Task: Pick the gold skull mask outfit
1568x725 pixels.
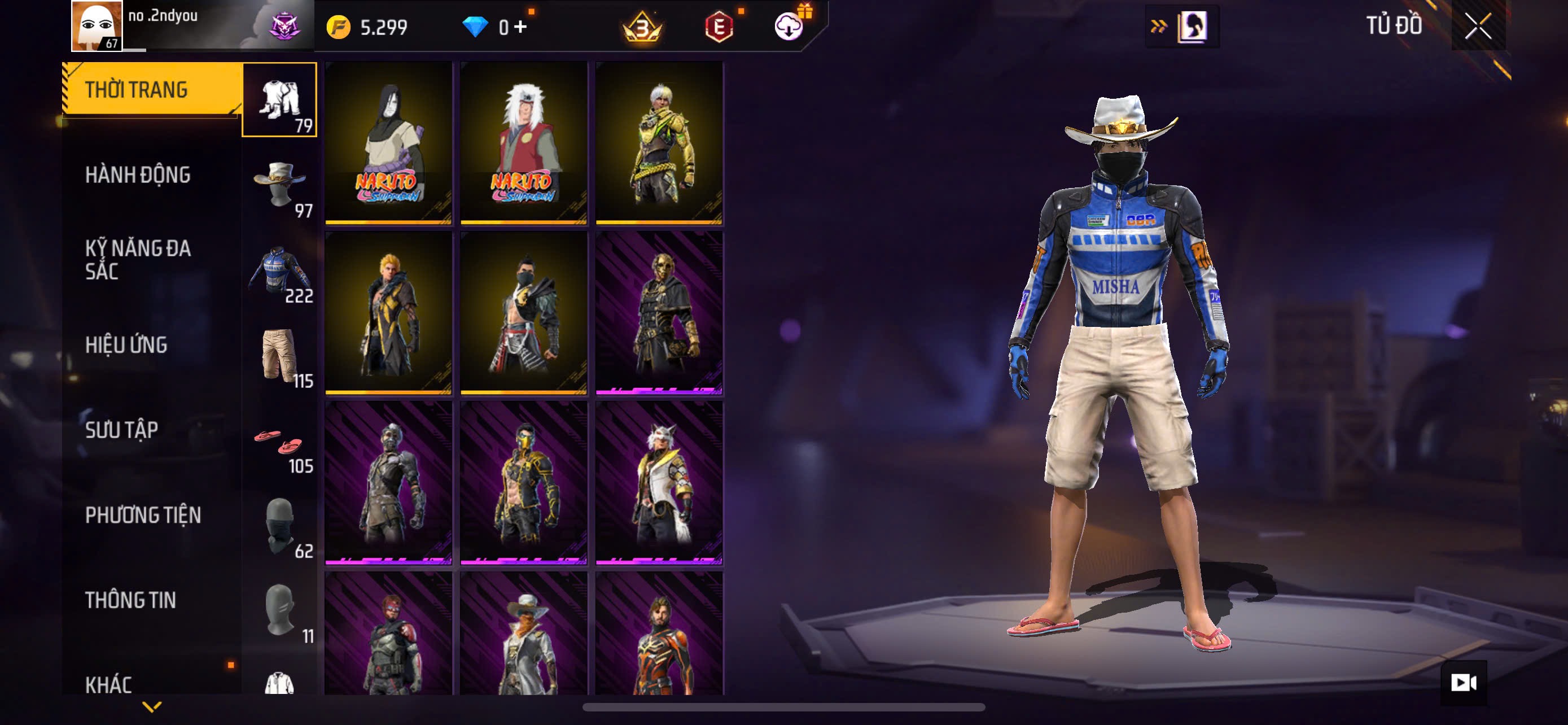Action: [659, 312]
